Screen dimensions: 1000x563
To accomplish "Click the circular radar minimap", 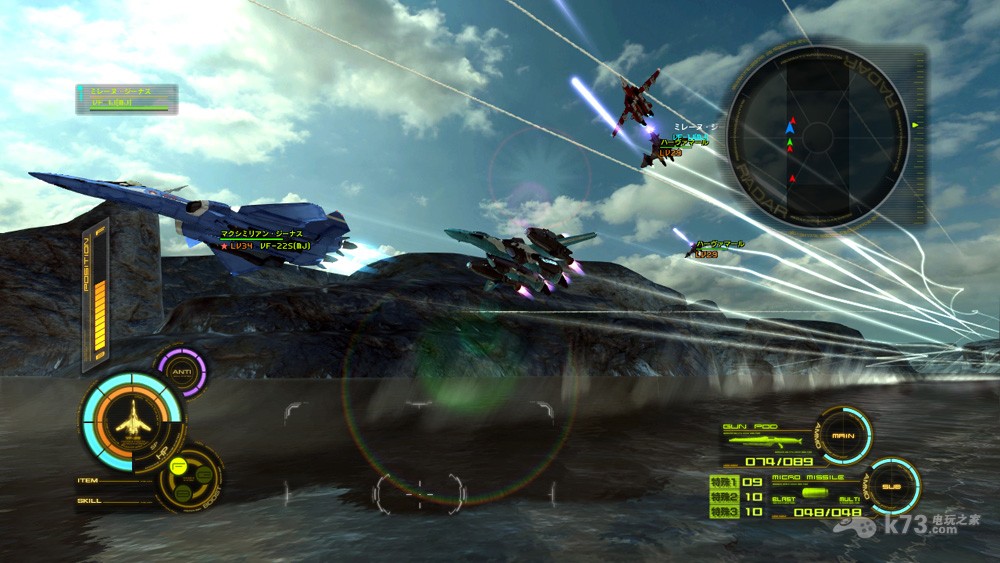I will (x=818, y=136).
